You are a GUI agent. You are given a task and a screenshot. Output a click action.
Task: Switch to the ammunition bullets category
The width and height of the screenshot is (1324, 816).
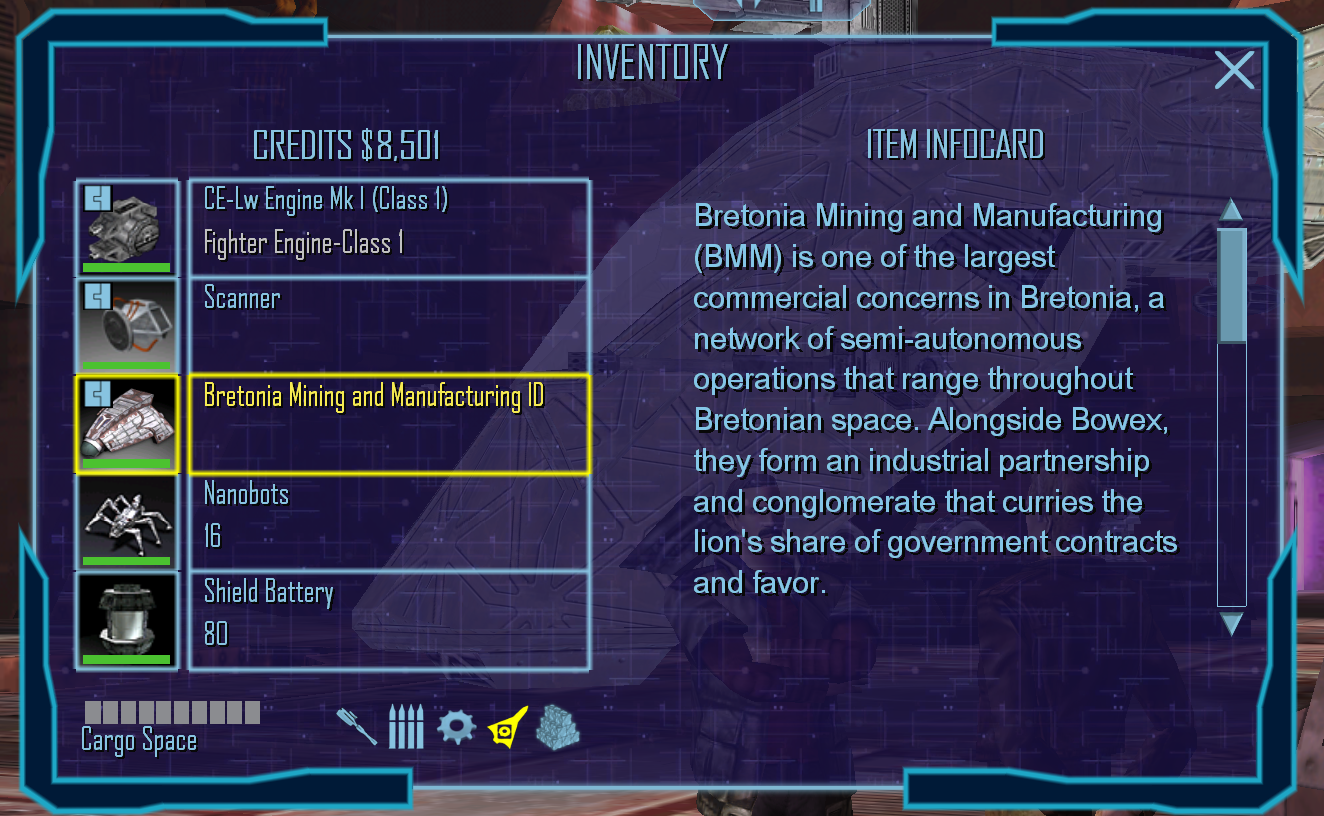(x=406, y=727)
